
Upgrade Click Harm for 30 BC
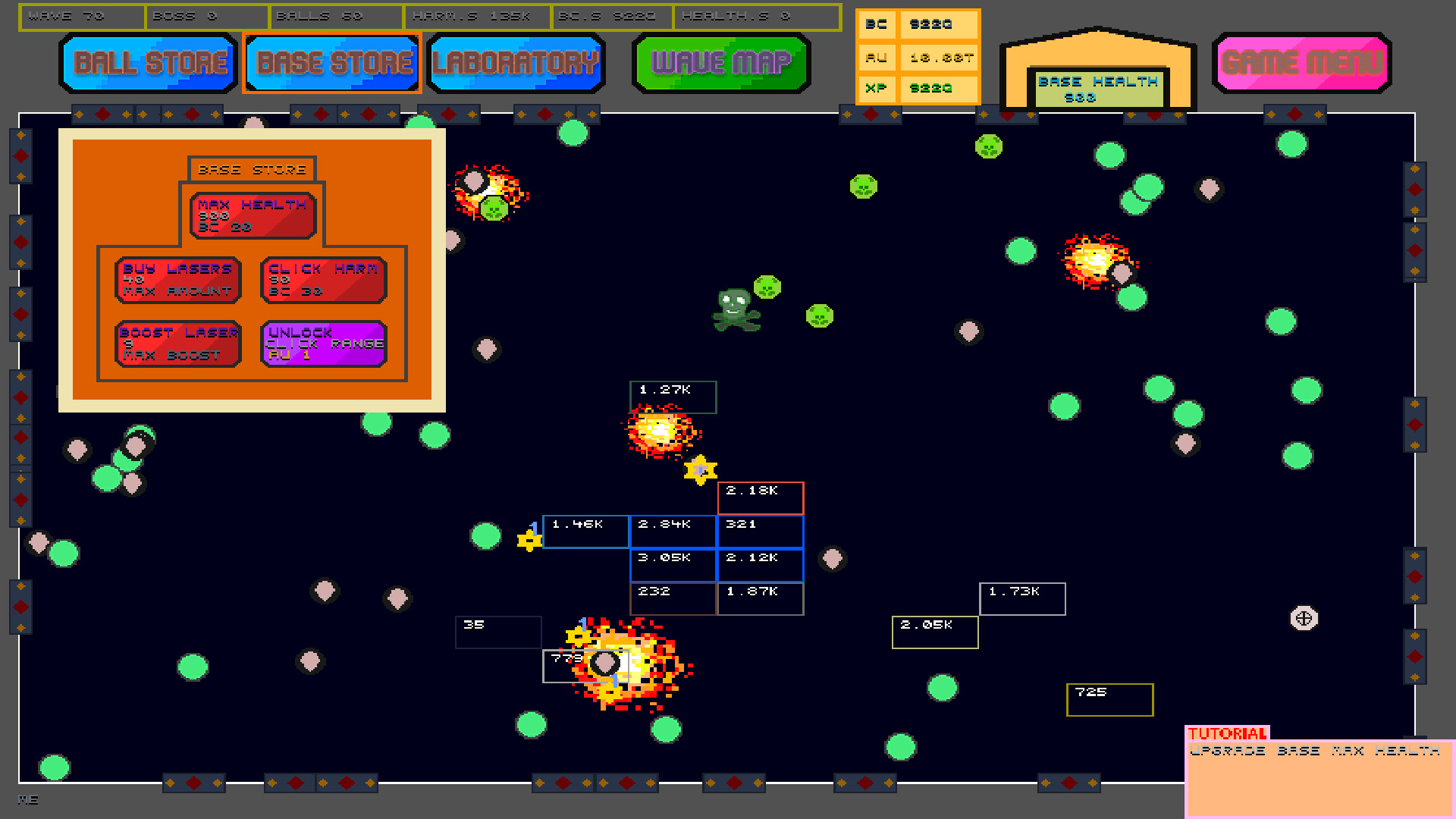click(x=322, y=280)
